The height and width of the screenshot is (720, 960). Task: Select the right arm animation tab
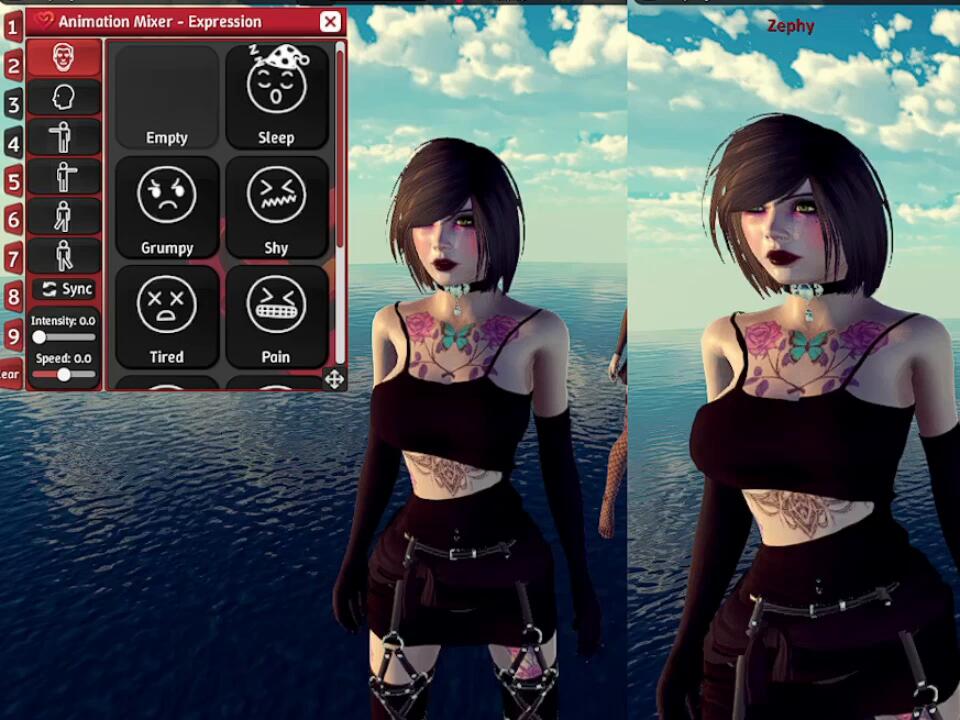click(63, 177)
